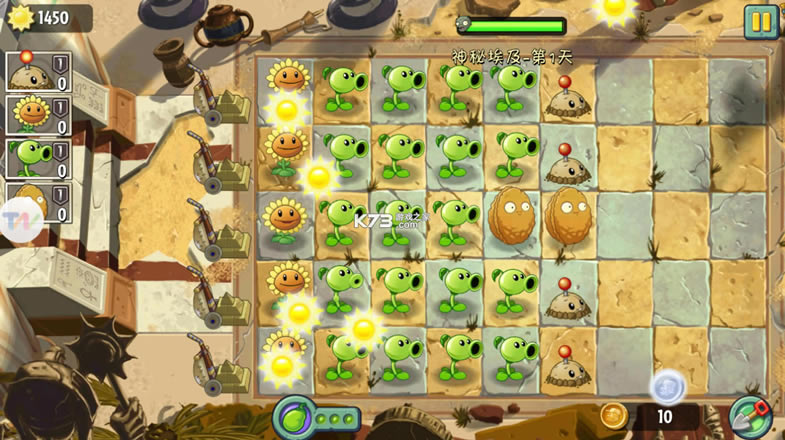Select the Potato Mine seed packet
This screenshot has width=785, height=440.
click(37, 72)
